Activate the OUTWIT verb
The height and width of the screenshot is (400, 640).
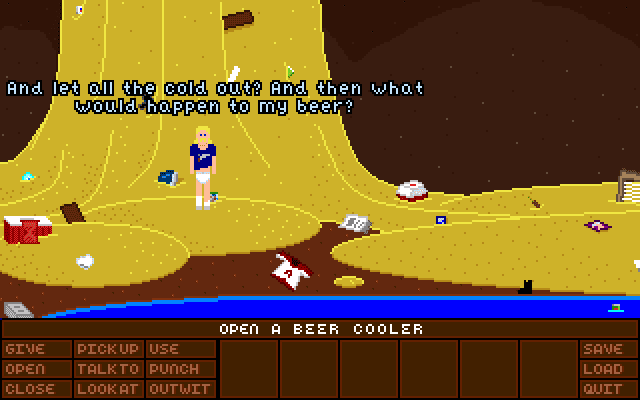click(x=178, y=389)
